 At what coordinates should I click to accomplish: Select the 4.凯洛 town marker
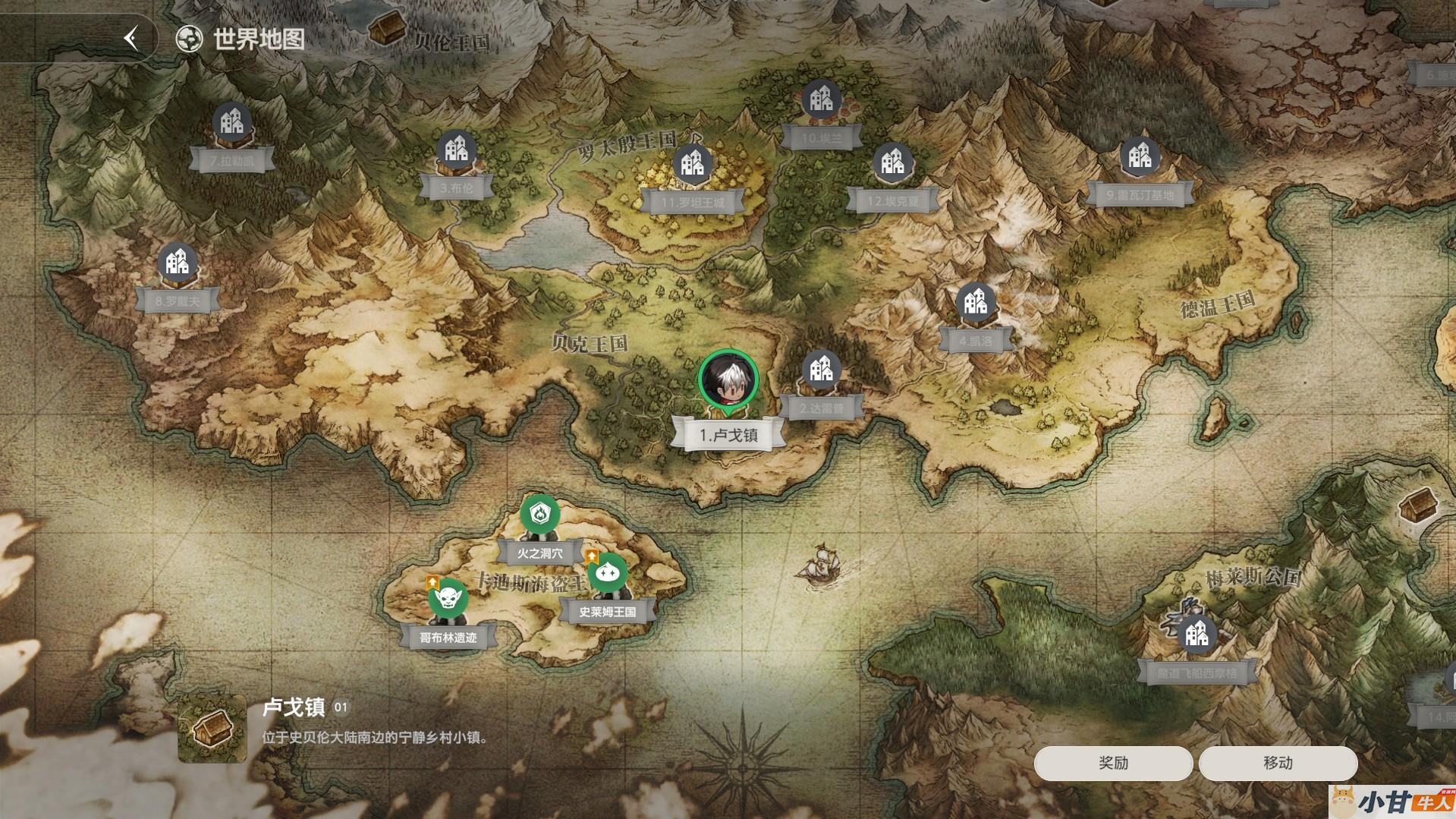[975, 303]
